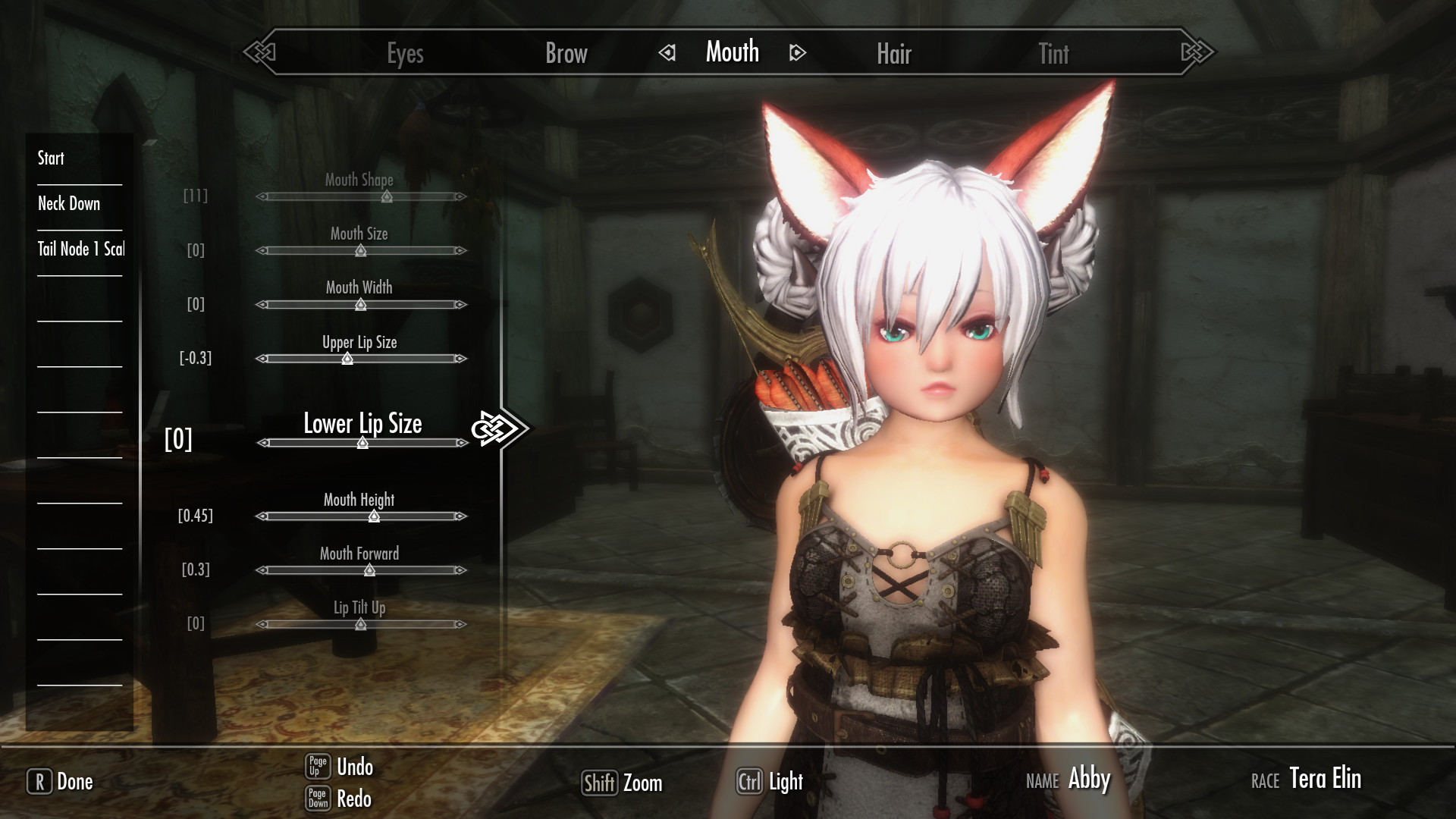Click Done to finish character creation
Image resolution: width=1456 pixels, height=819 pixels.
(x=61, y=782)
